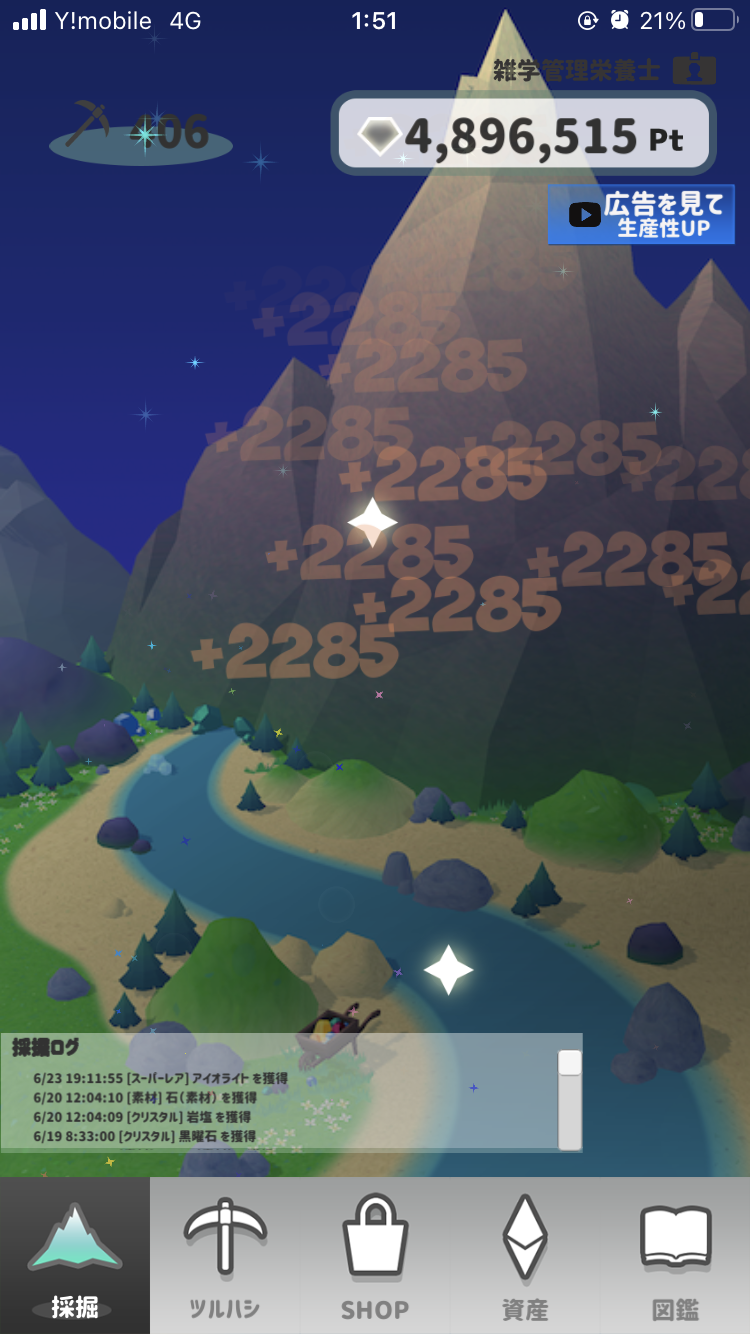Click the mining log scrollbar handle
Image resolution: width=750 pixels, height=1334 pixels.
(x=570, y=1063)
